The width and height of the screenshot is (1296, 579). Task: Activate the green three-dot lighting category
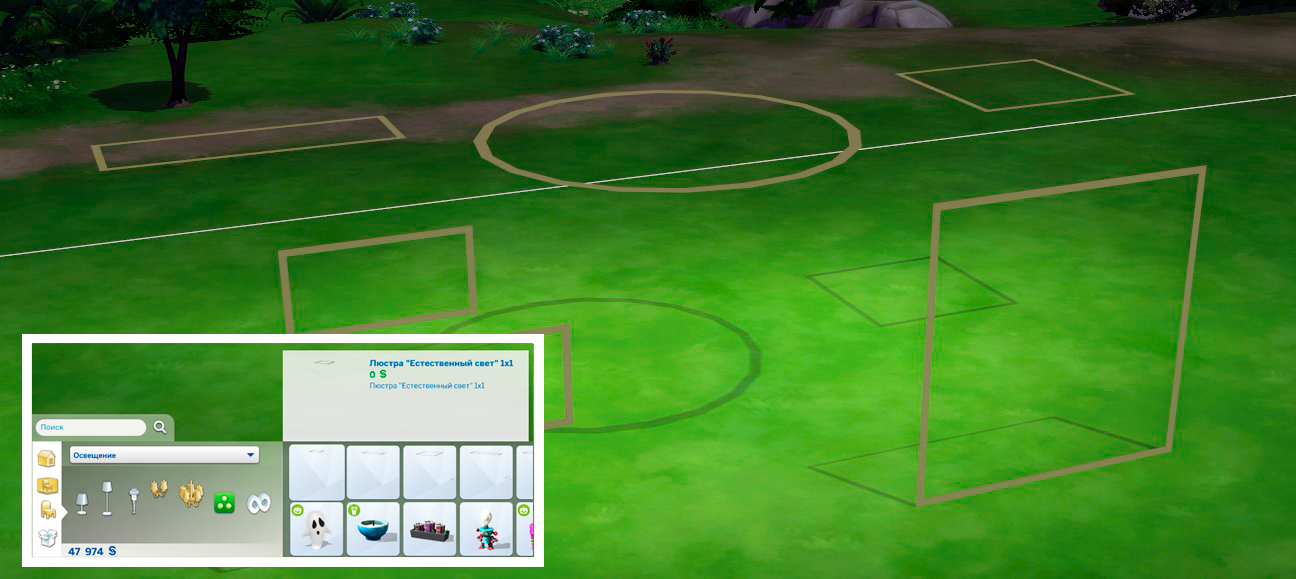(x=224, y=504)
